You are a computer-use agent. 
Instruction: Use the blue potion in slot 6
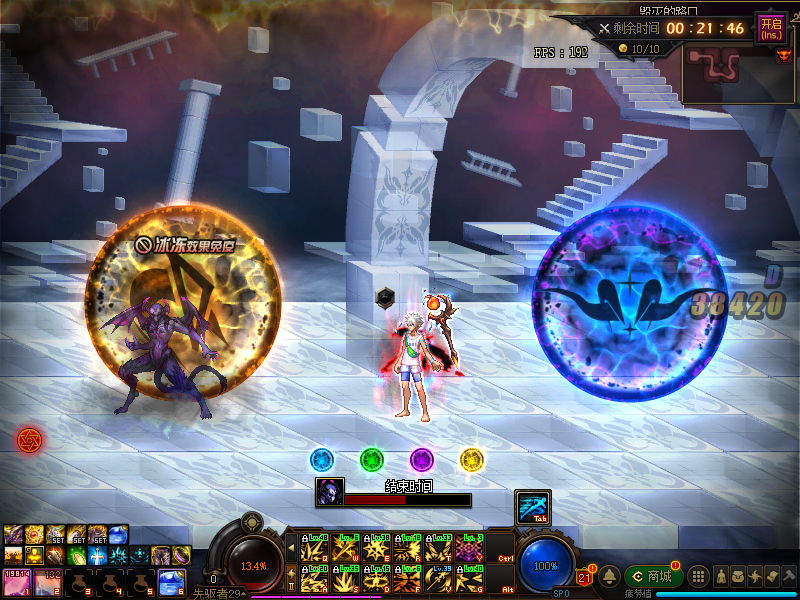[171, 582]
